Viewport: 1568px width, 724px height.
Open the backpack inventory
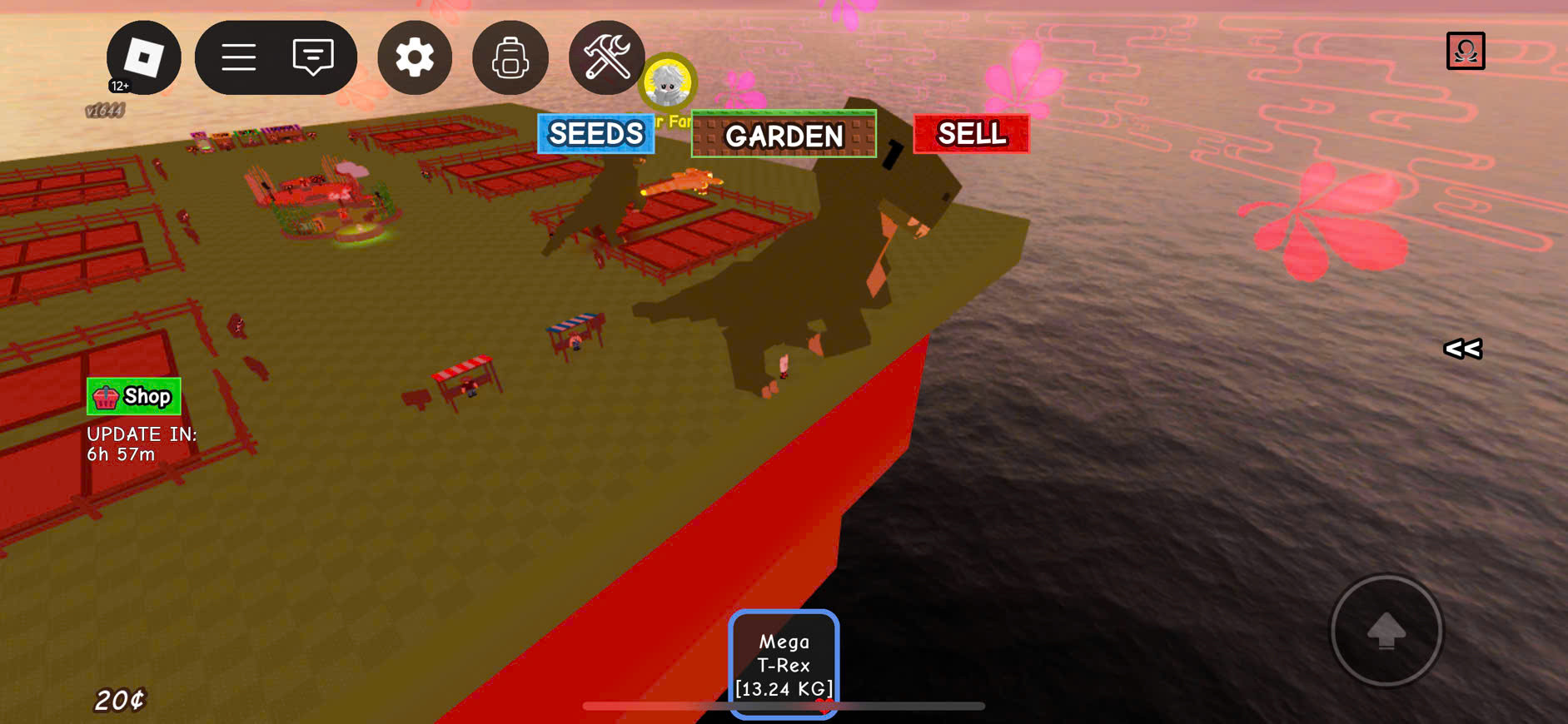510,58
